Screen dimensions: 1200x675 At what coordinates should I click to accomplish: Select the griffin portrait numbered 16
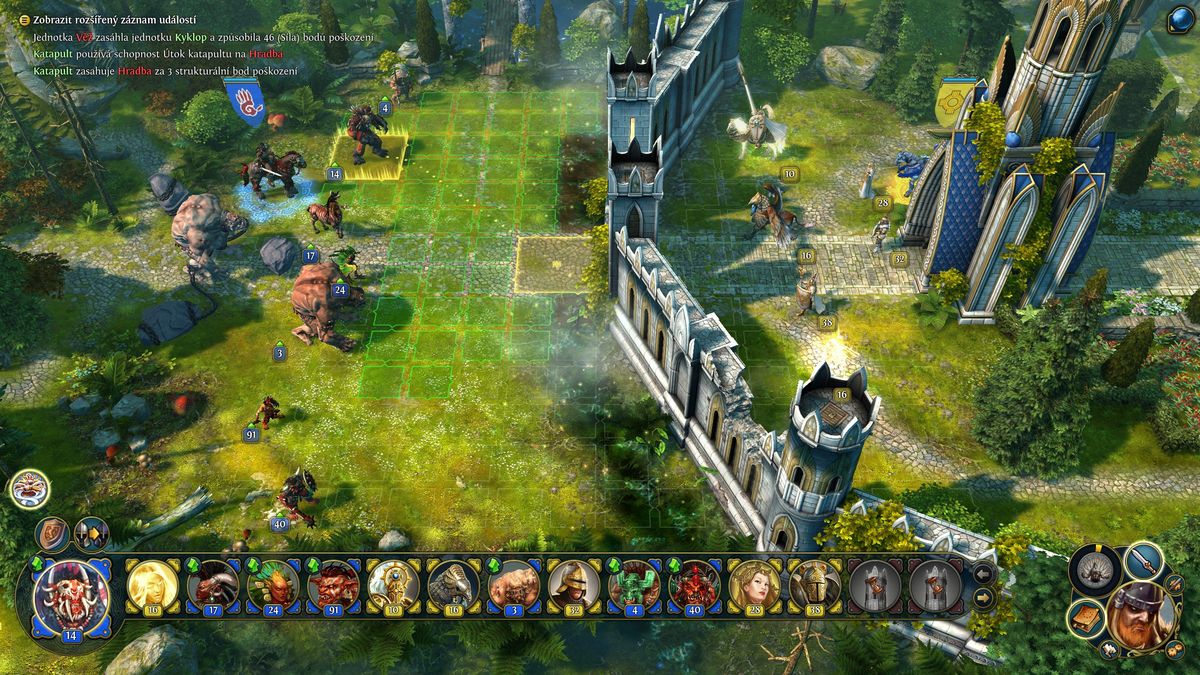click(x=453, y=584)
